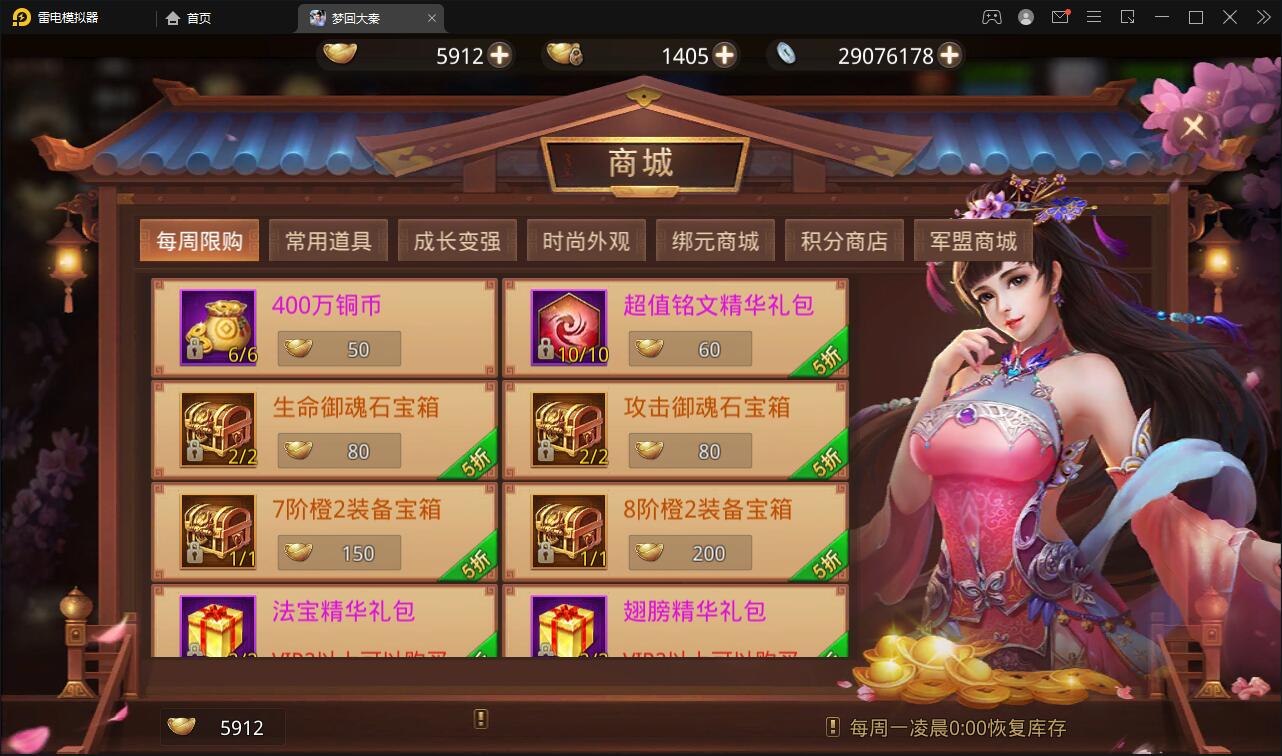Open the mail icon in the emulator titlebar
Viewport: 1282px width, 756px height.
[1061, 17]
